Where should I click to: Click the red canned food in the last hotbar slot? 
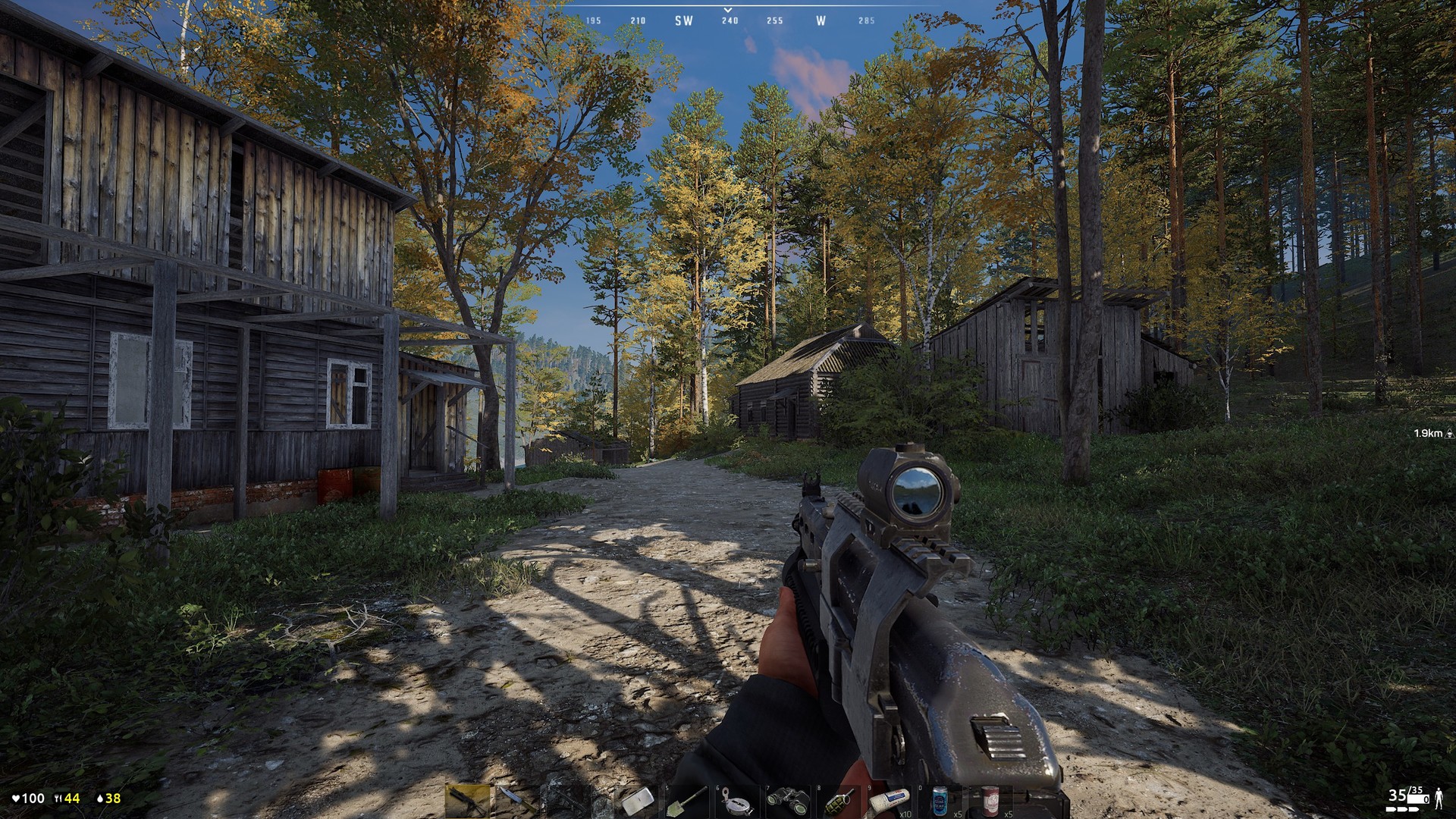point(992,802)
